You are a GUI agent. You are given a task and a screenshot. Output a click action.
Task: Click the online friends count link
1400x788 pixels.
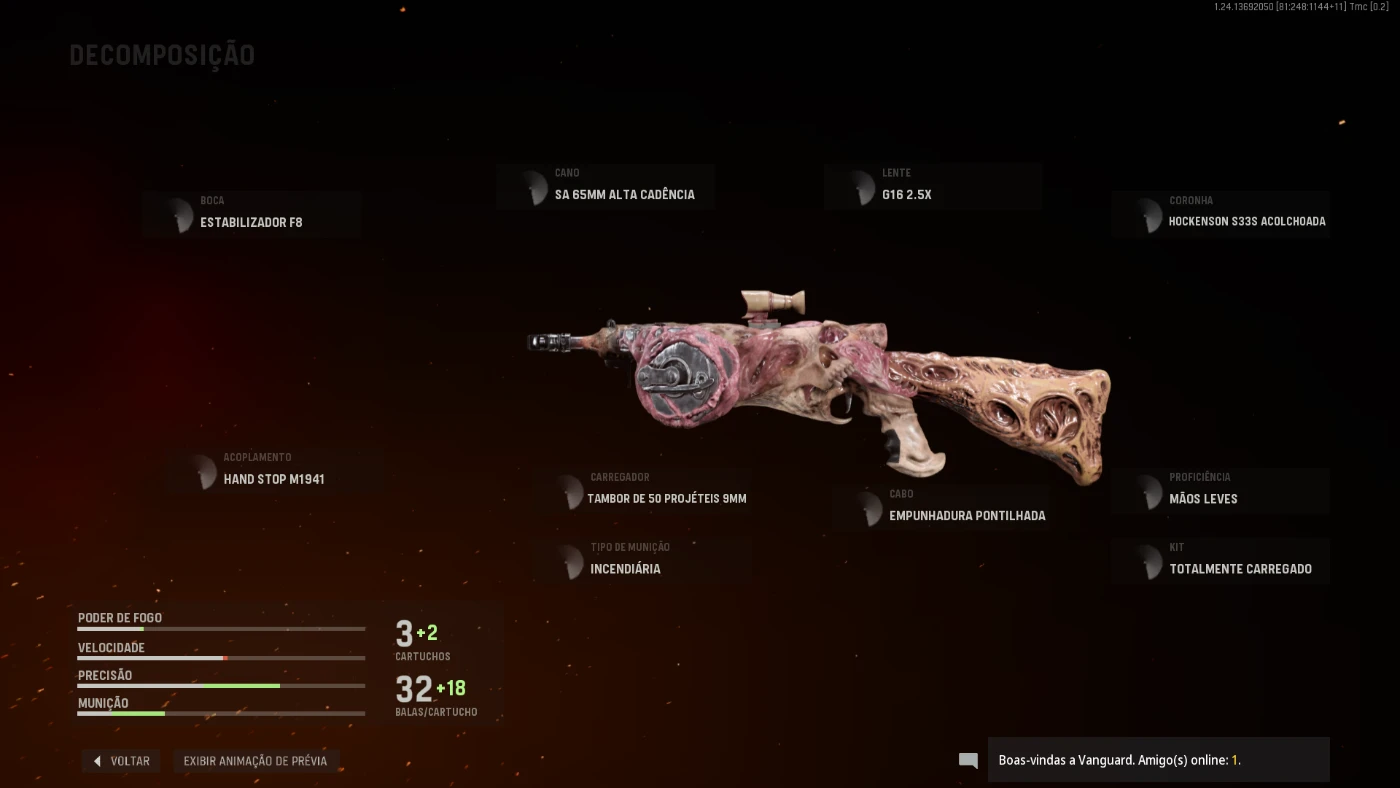click(x=1234, y=760)
